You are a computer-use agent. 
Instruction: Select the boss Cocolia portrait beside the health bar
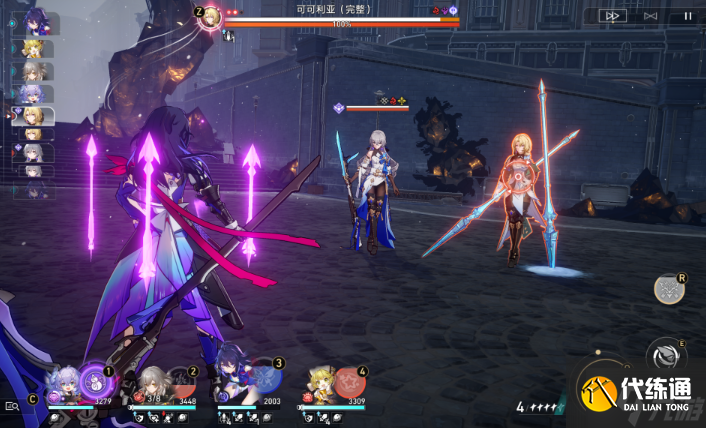point(210,17)
